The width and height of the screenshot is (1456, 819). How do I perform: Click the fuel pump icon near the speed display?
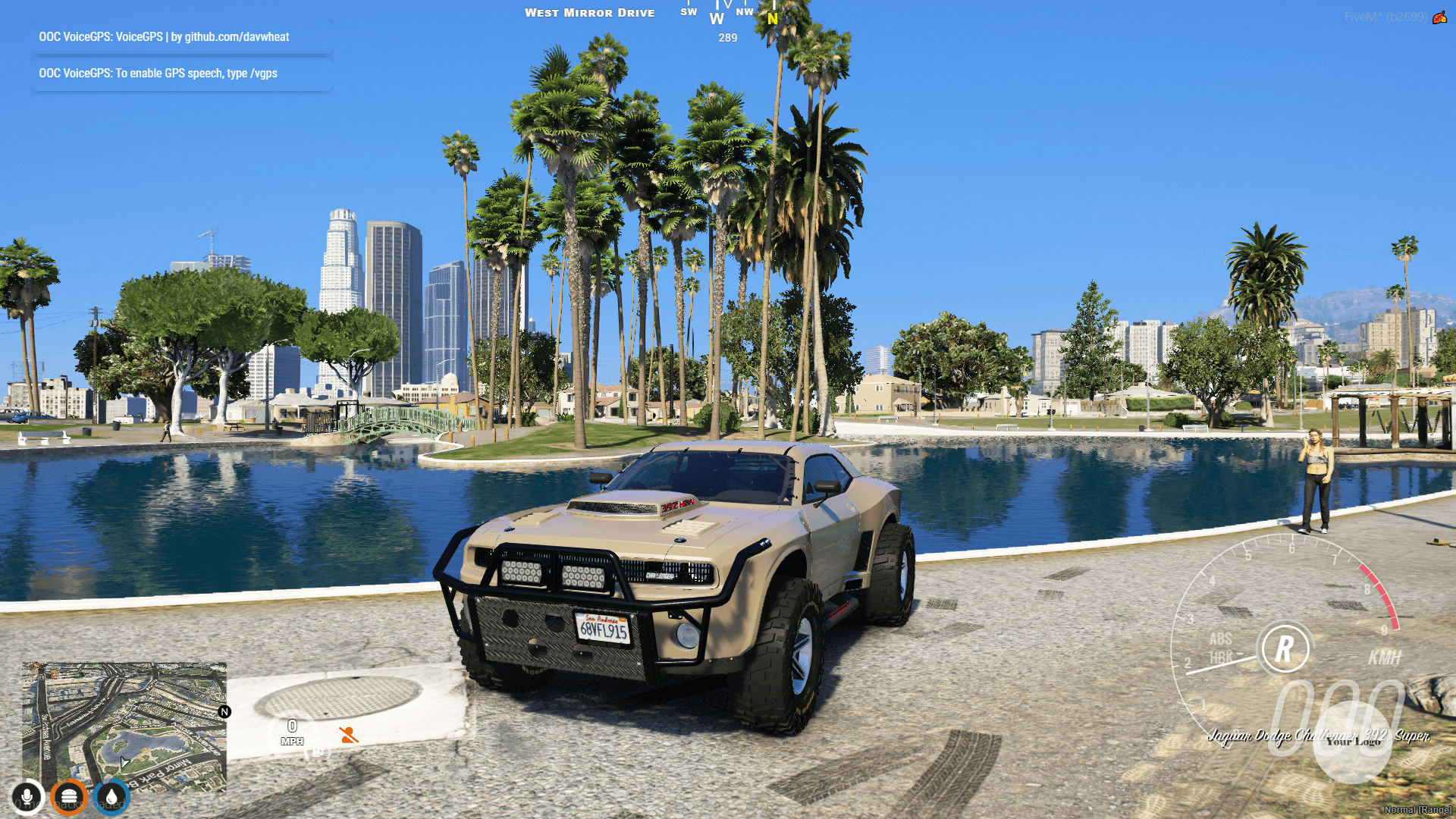pyautogui.click(x=317, y=753)
